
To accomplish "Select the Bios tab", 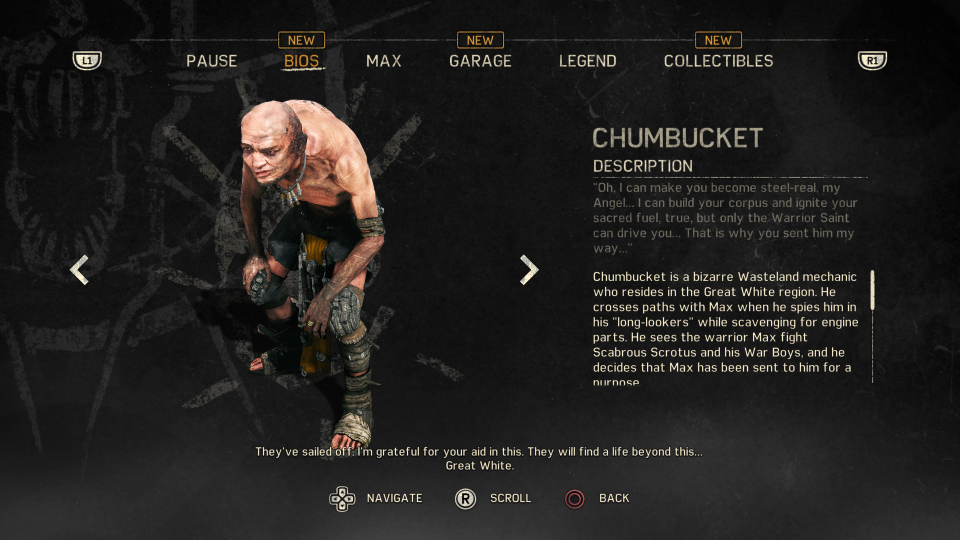I will [301, 61].
